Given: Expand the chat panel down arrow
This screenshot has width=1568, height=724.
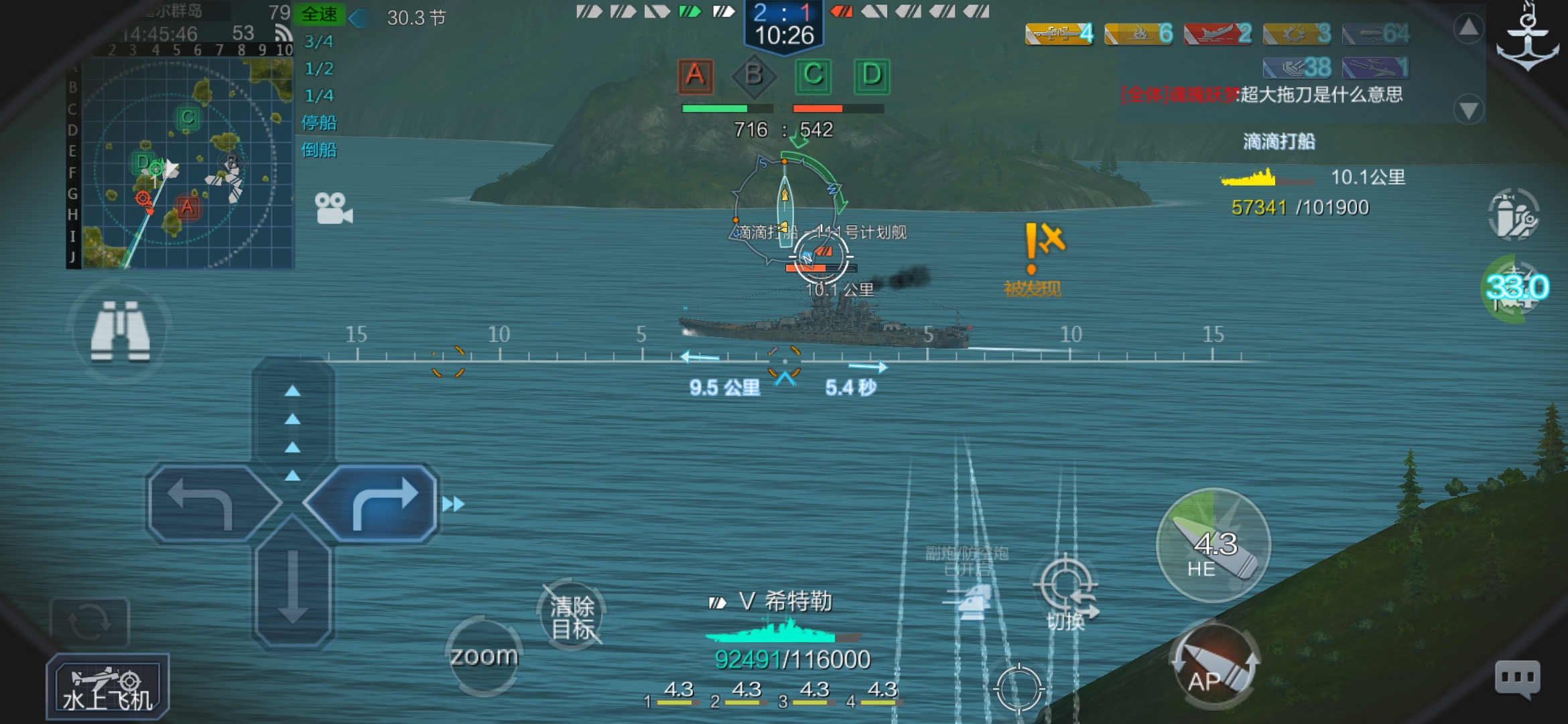Looking at the screenshot, I should [x=1469, y=107].
